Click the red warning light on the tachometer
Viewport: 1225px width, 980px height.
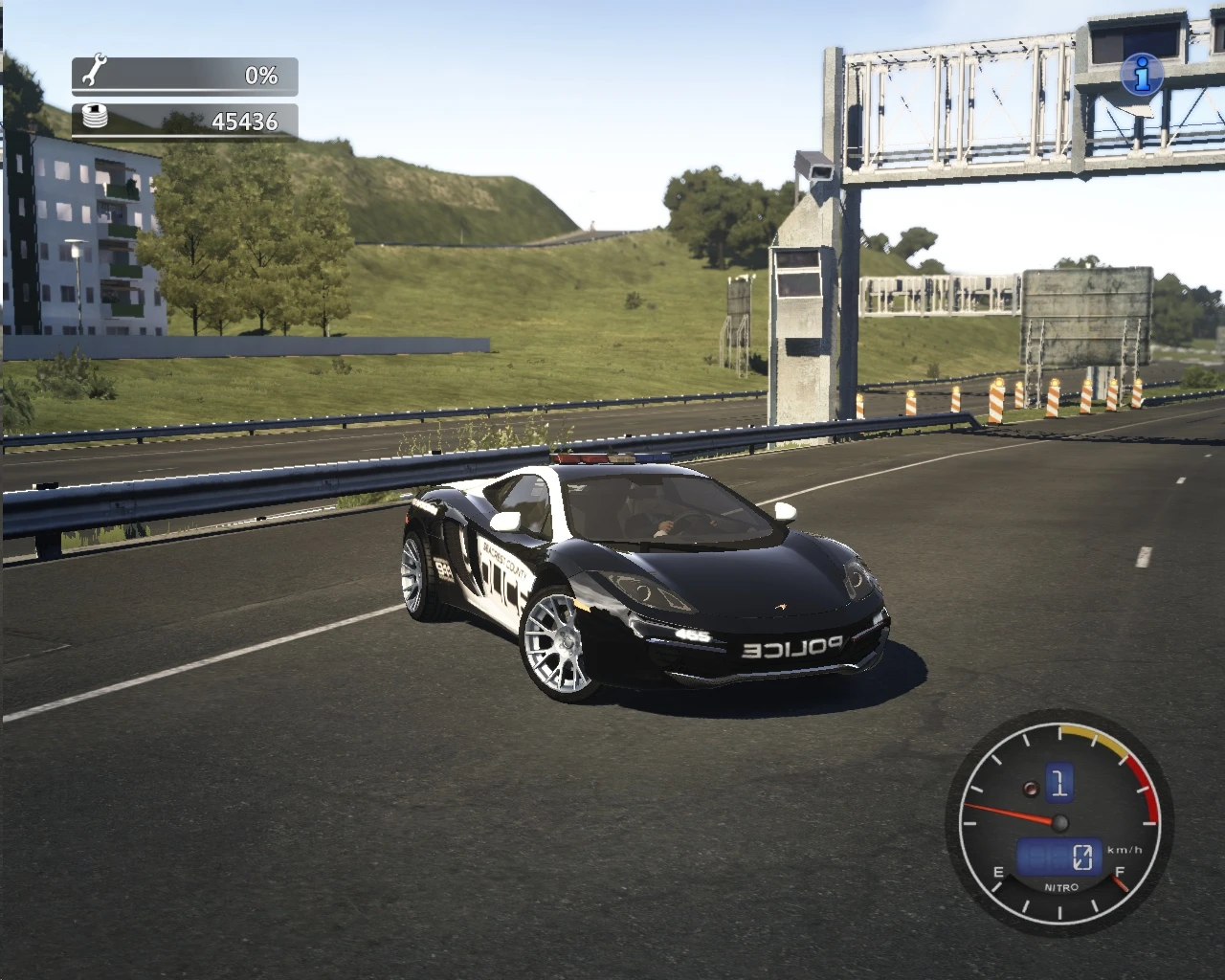pyautogui.click(x=1030, y=790)
